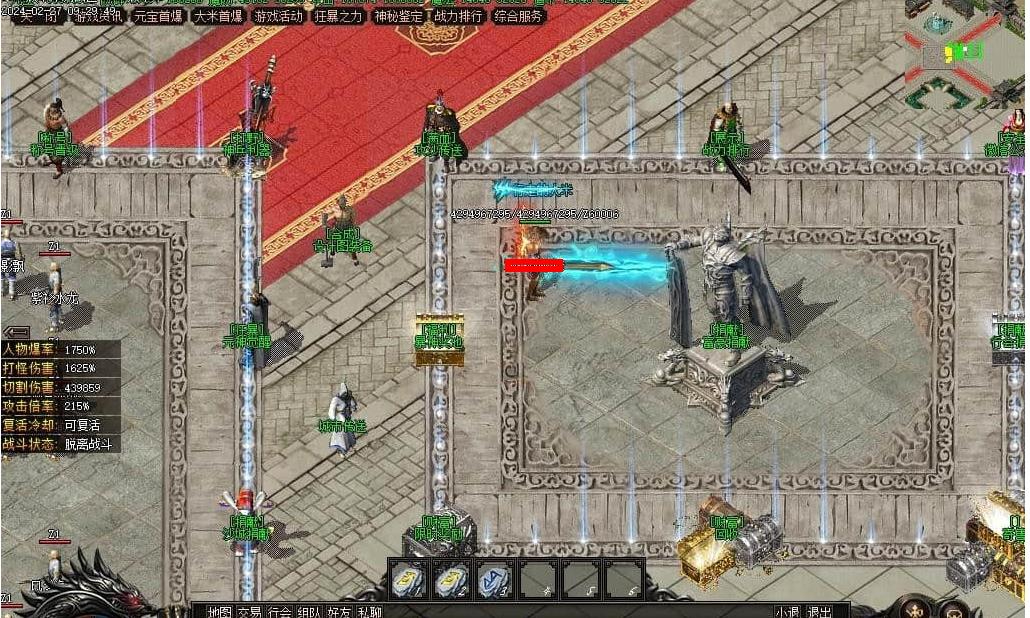This screenshot has width=1030, height=618.
Task: Open the 游戏资讯 menu
Action: point(98,16)
